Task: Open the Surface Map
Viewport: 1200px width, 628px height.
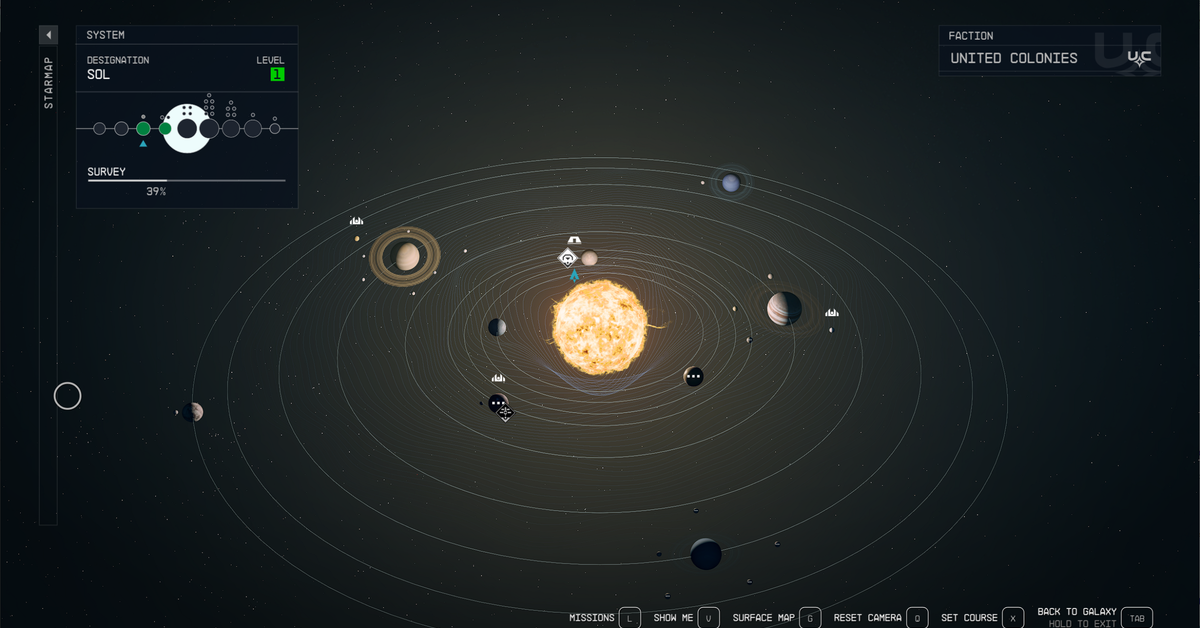Action: coord(810,618)
